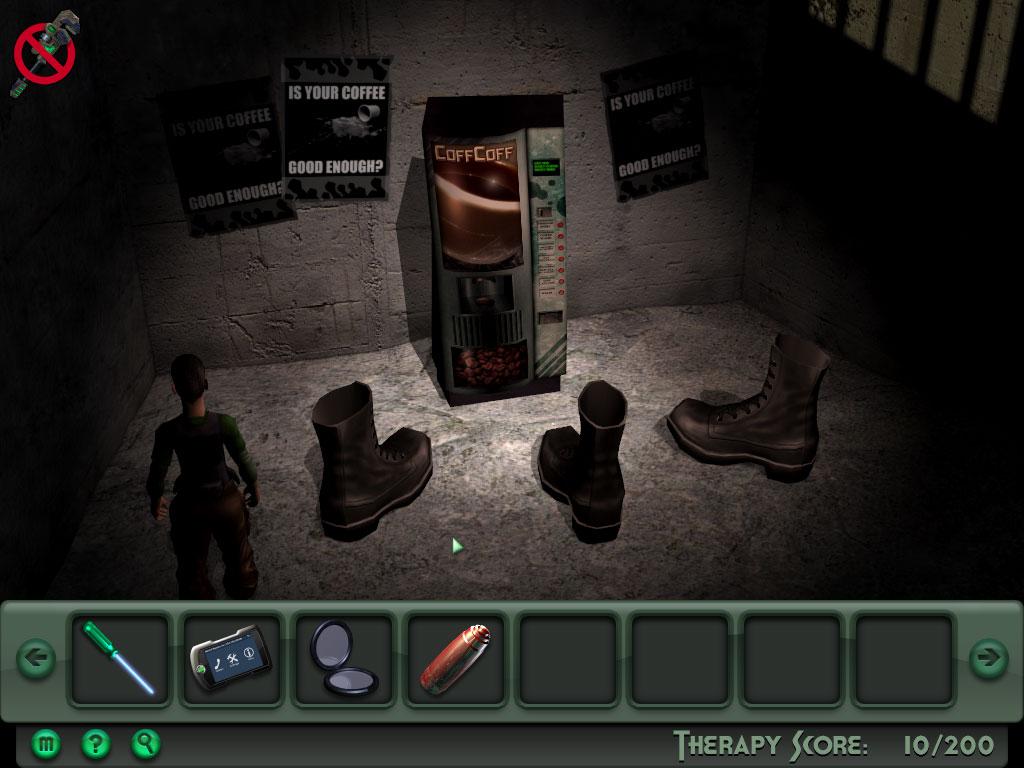Show previous inventory items with left arrow
Screen dimensions: 1024x768
(36, 658)
